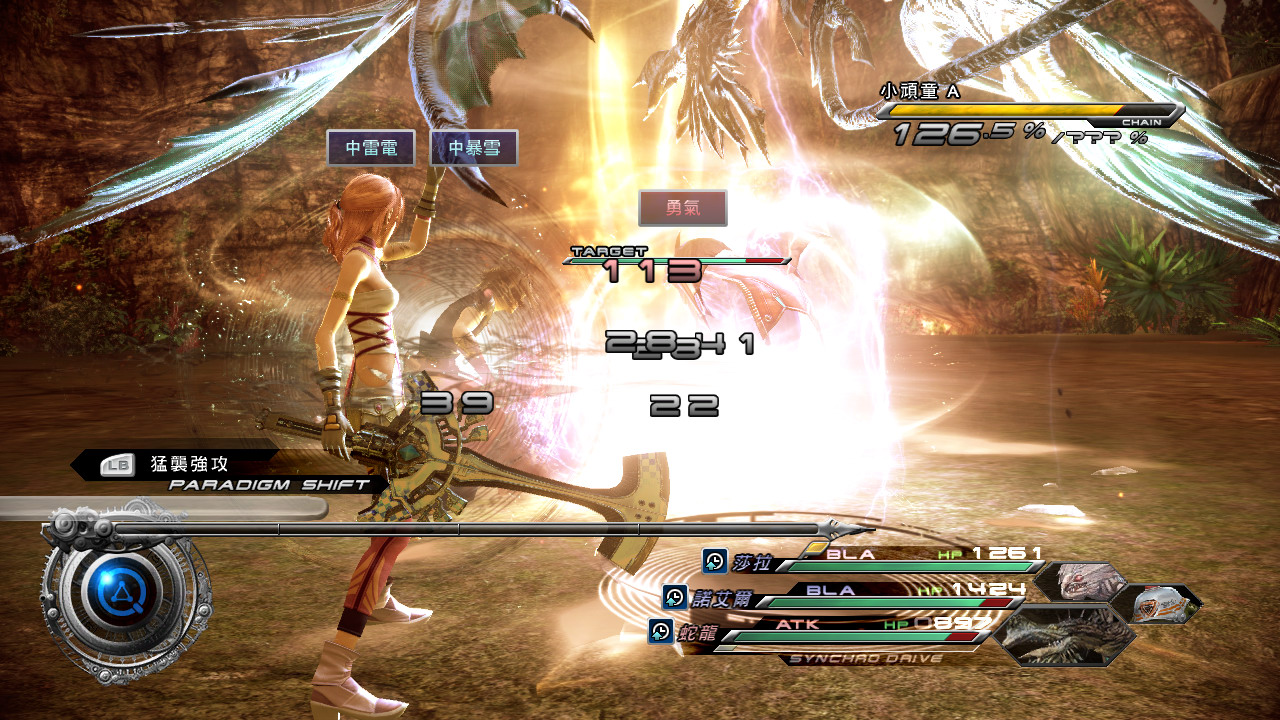Click the clock status icon beside 諾艾爾
The width and height of the screenshot is (1280, 720).
pyautogui.click(x=674, y=597)
